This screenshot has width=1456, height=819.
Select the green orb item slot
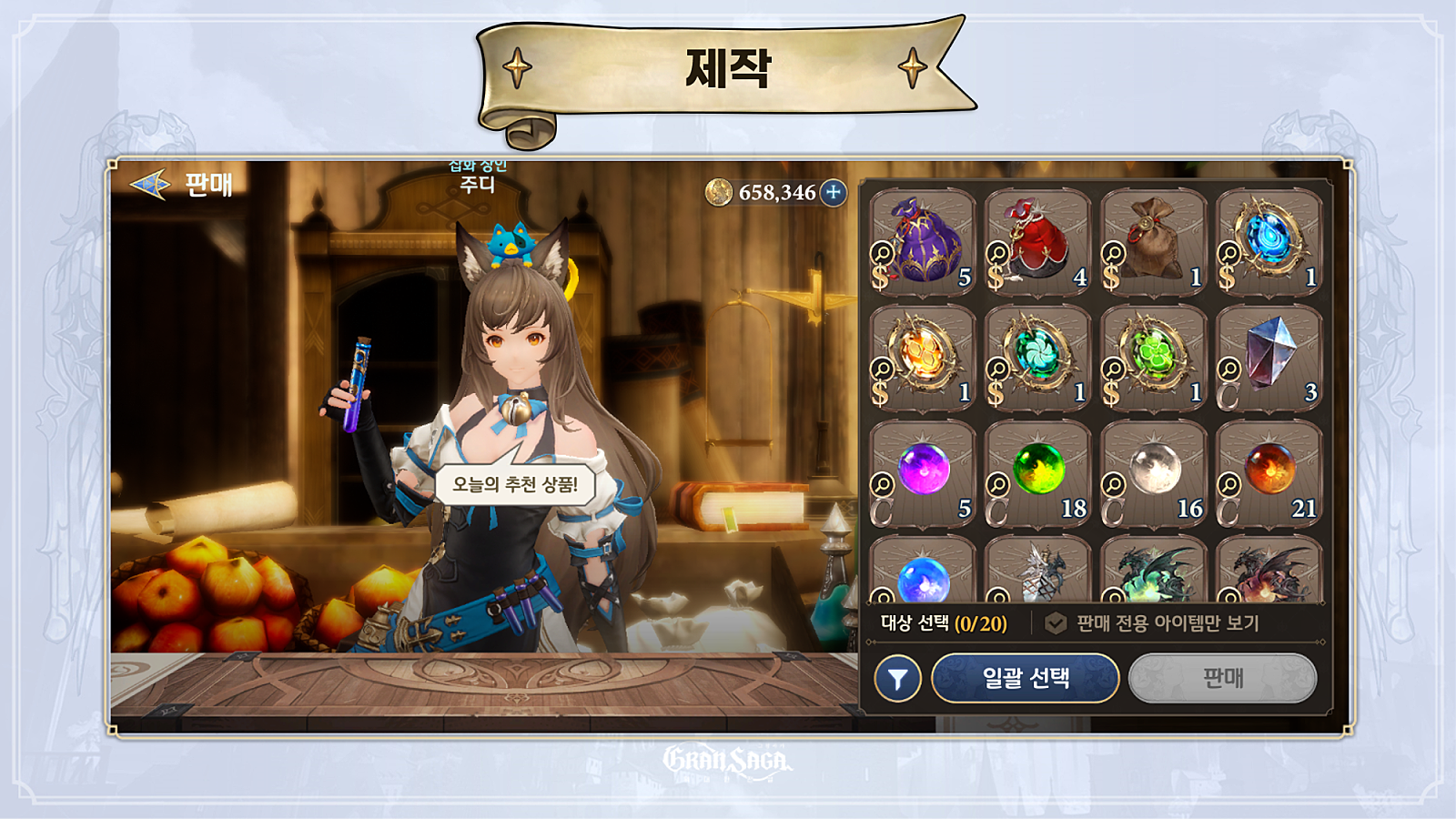click(1038, 473)
